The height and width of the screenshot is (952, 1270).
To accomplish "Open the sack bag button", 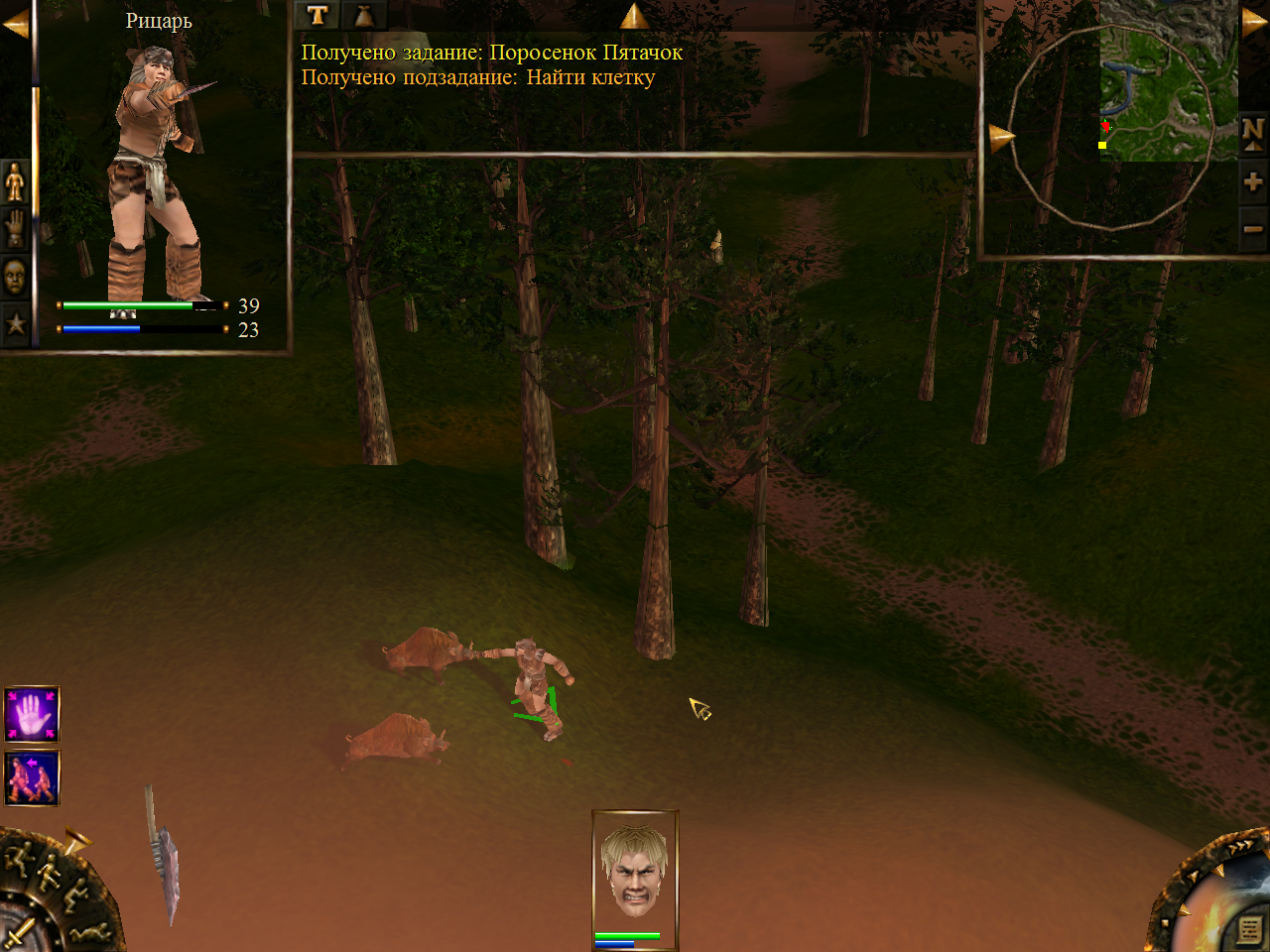I will click(363, 15).
